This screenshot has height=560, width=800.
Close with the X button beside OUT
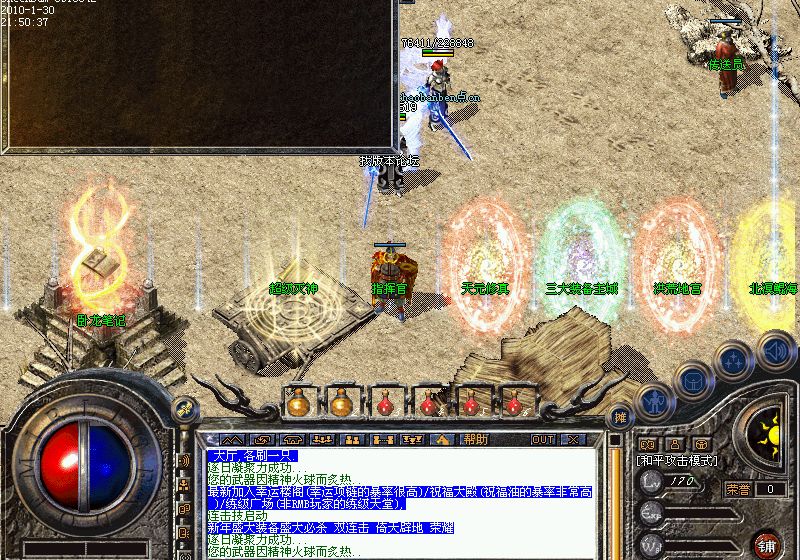pyautogui.click(x=571, y=439)
